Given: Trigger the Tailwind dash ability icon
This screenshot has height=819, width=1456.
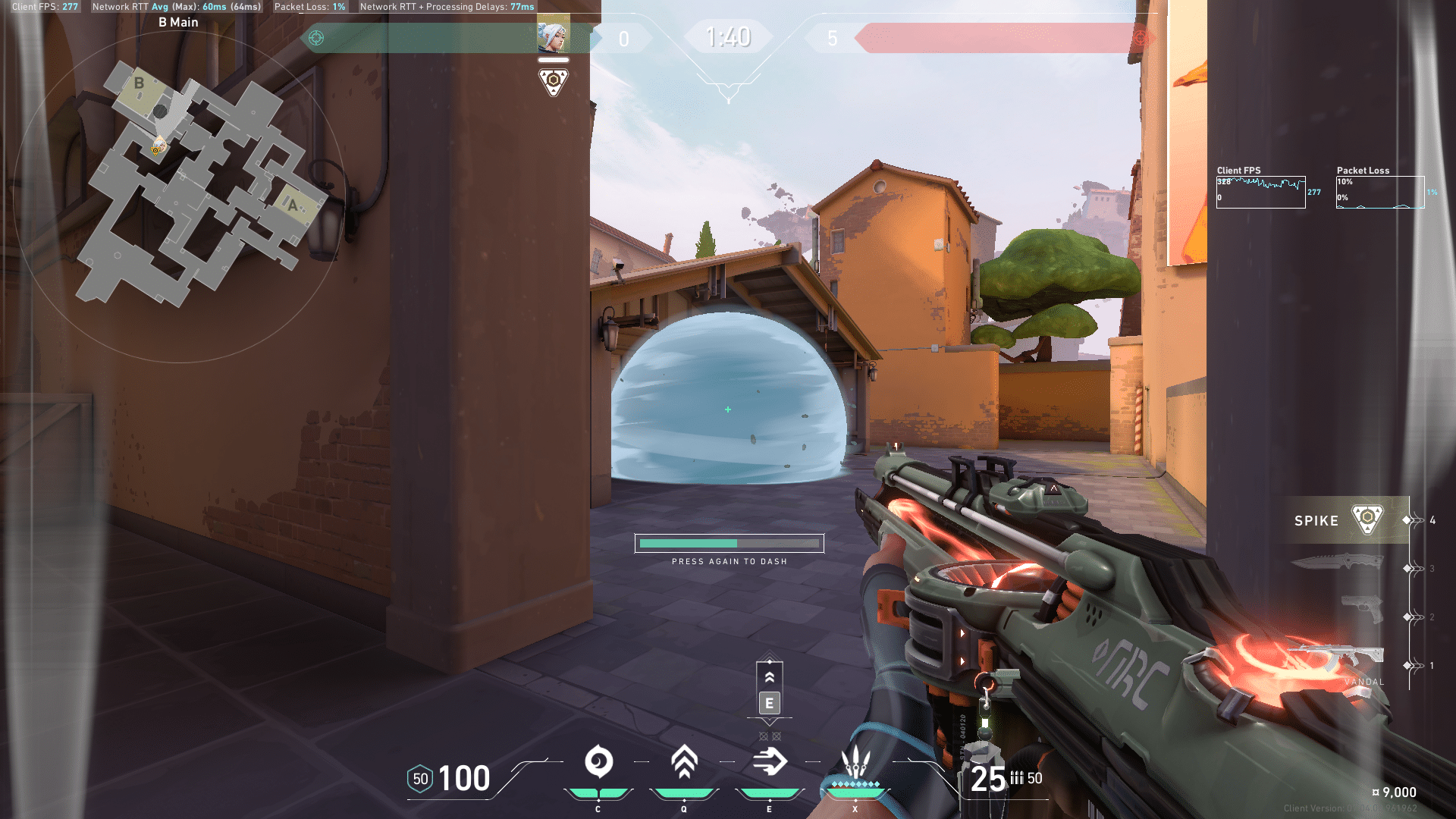Looking at the screenshot, I should (x=770, y=762).
